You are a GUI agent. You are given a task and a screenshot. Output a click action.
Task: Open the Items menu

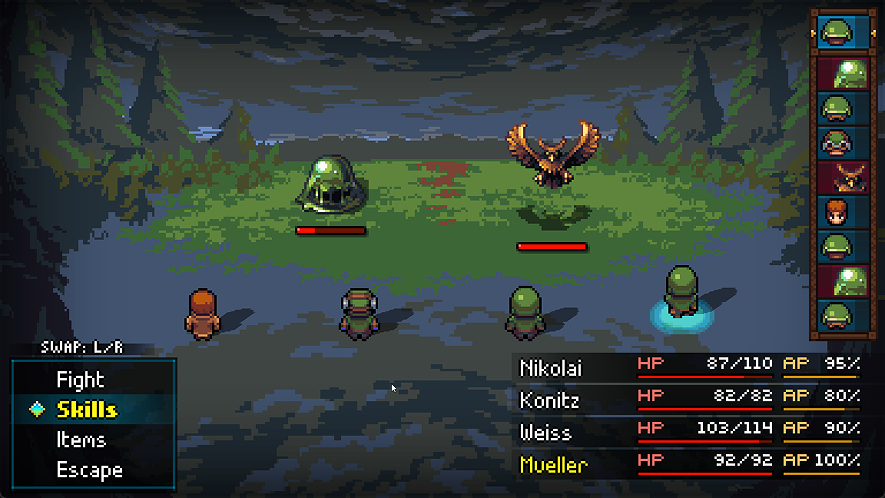click(x=81, y=440)
